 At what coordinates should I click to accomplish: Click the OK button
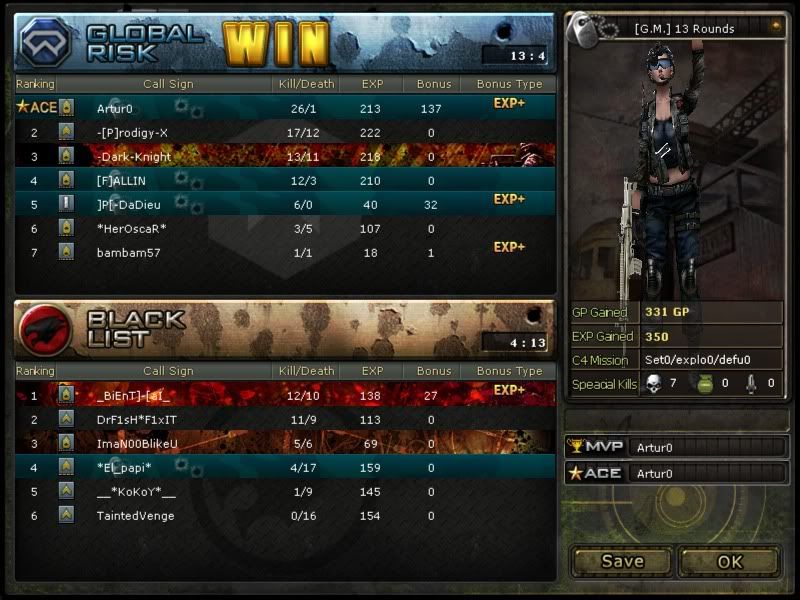(730, 561)
